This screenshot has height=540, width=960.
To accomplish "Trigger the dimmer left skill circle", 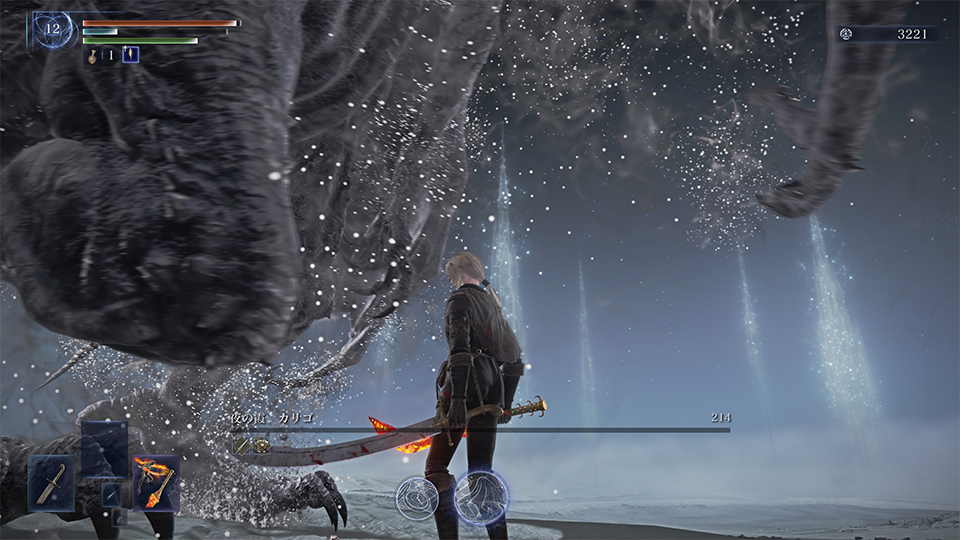I will 417,497.
